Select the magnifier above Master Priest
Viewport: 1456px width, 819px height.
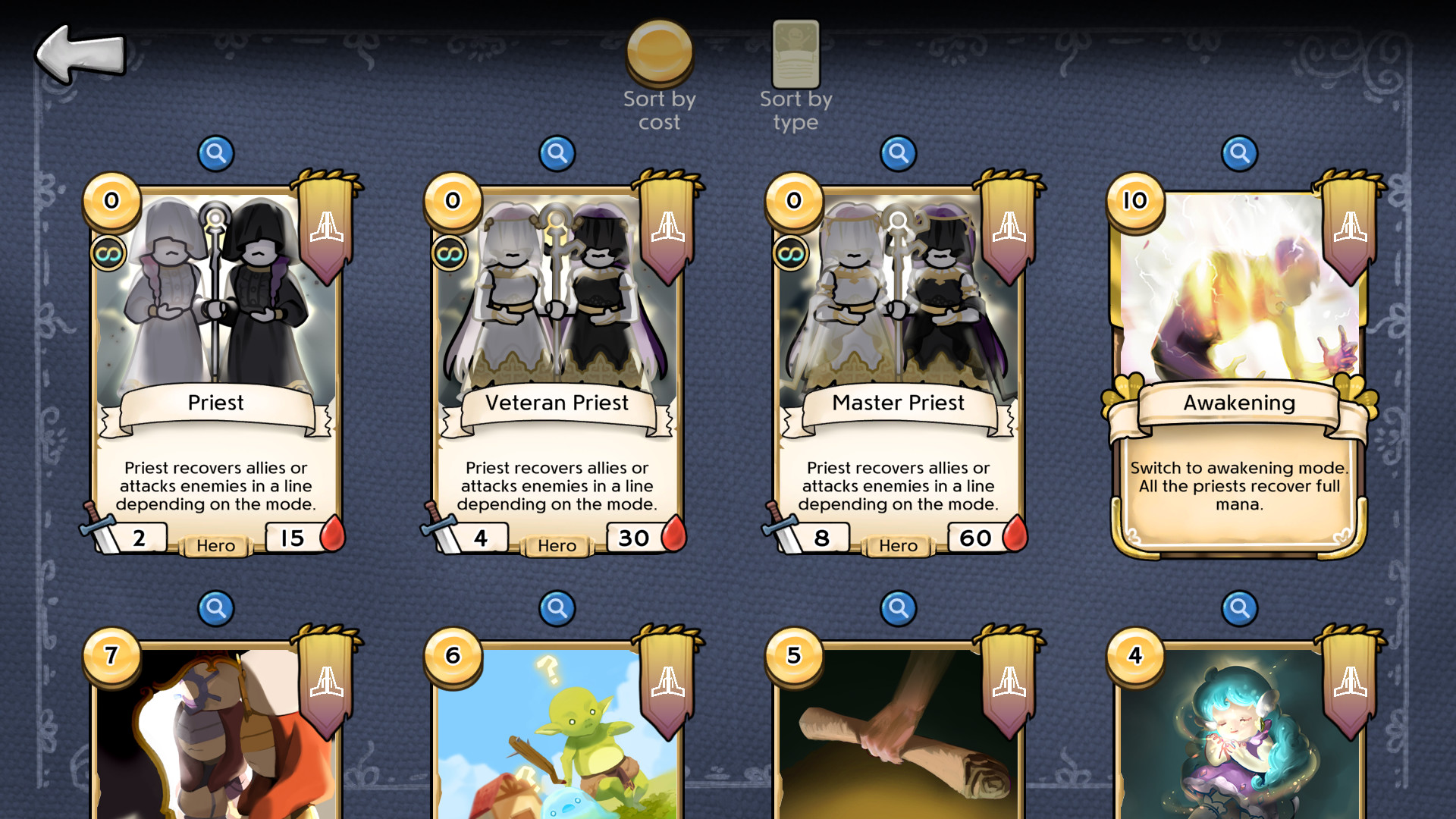click(x=899, y=152)
